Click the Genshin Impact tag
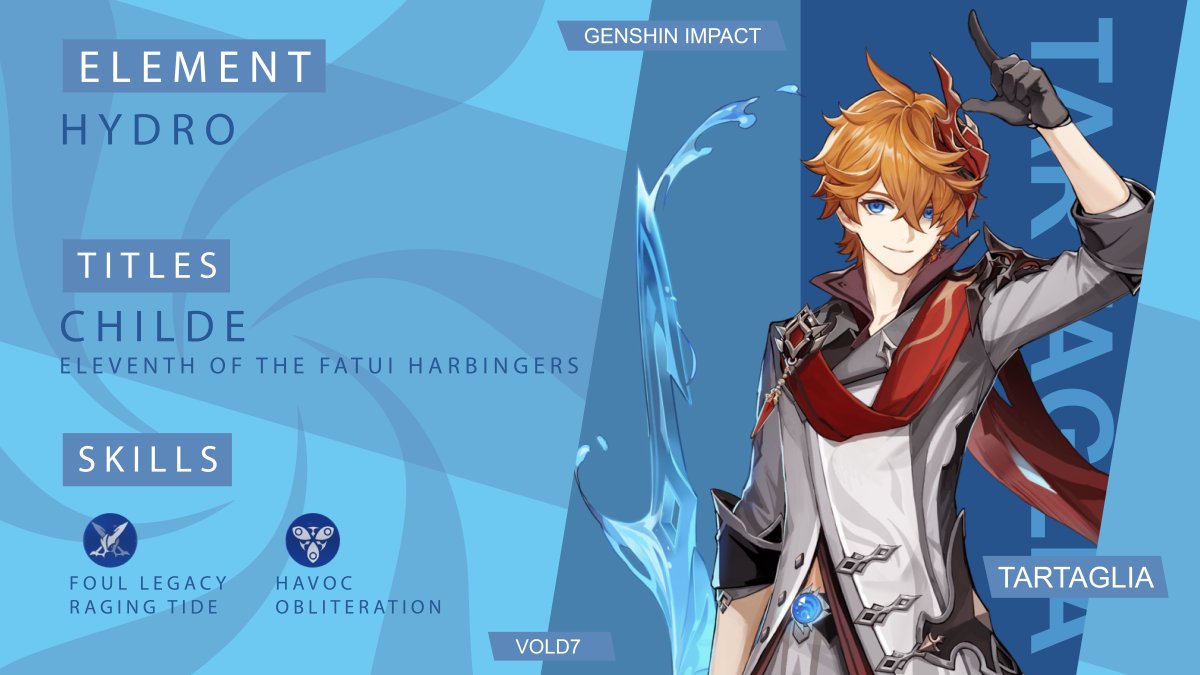The height and width of the screenshot is (675, 1200). coord(671,36)
